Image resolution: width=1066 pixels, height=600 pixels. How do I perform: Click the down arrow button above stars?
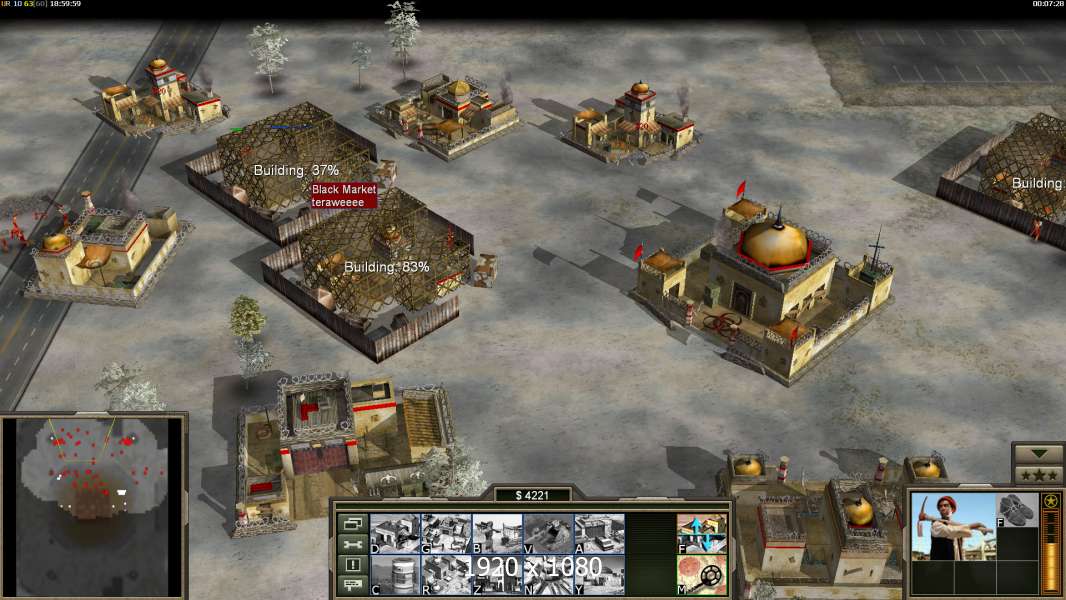pyautogui.click(x=1038, y=454)
